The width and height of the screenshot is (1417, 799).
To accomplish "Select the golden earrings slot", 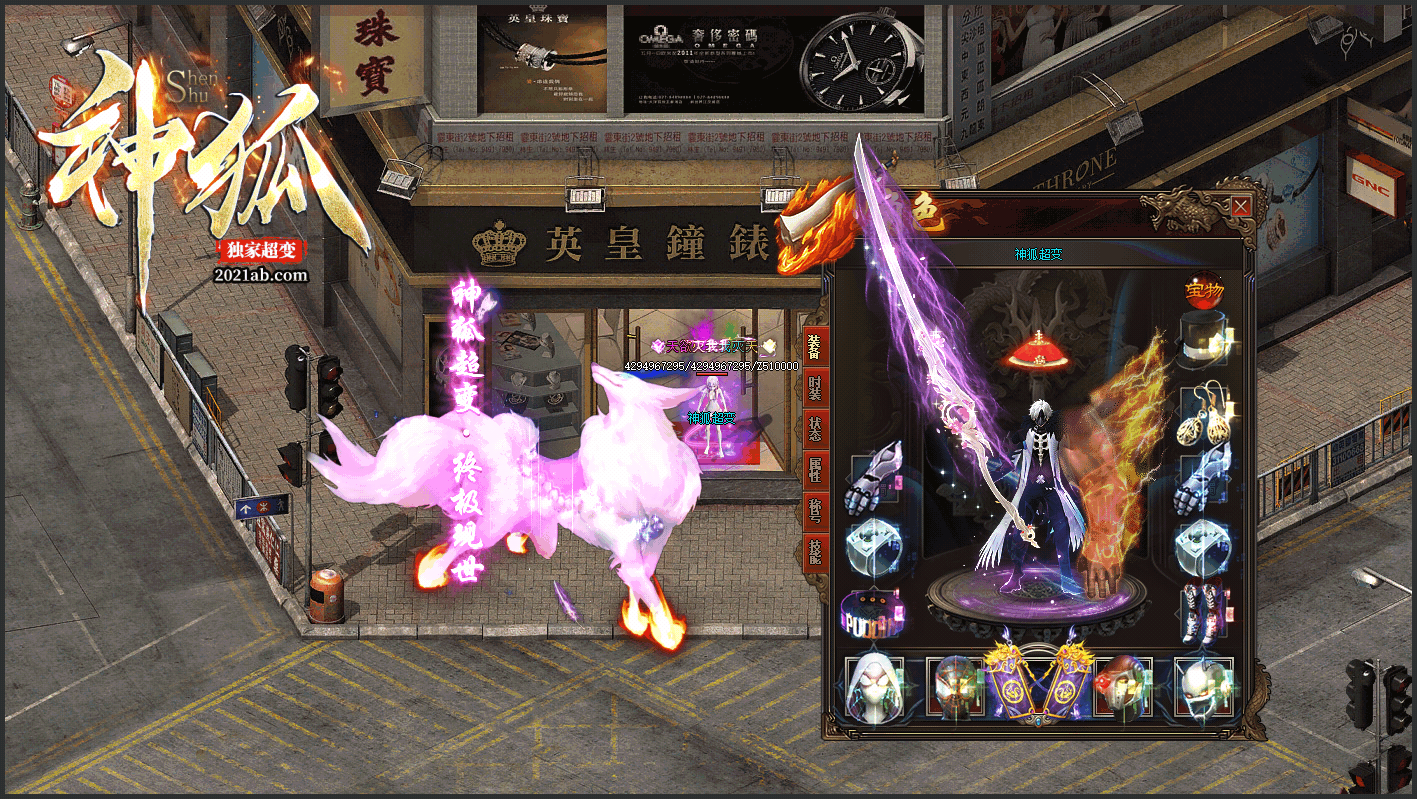I will pyautogui.click(x=1204, y=412).
